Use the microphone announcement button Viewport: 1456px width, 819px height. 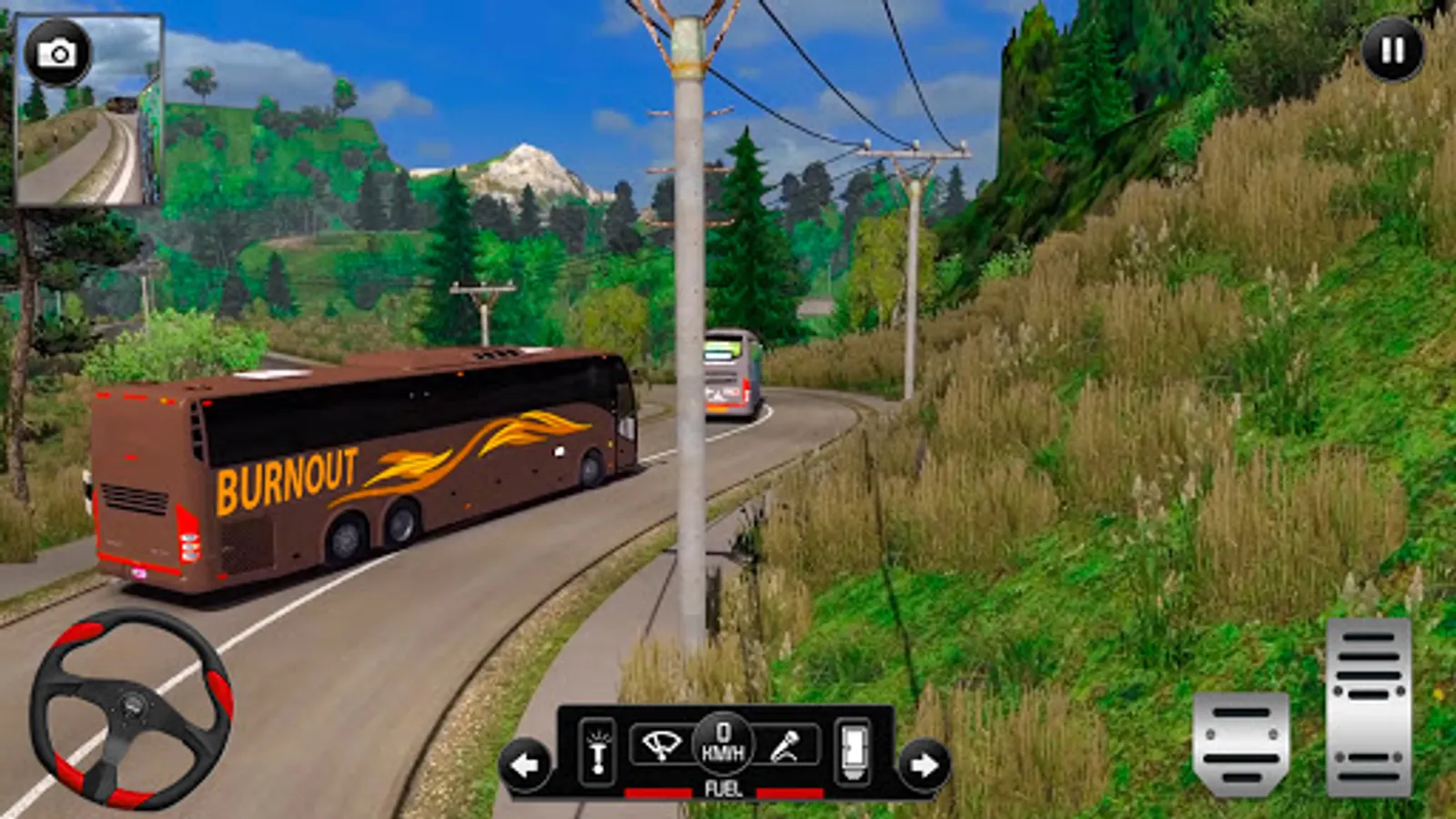coord(786,746)
